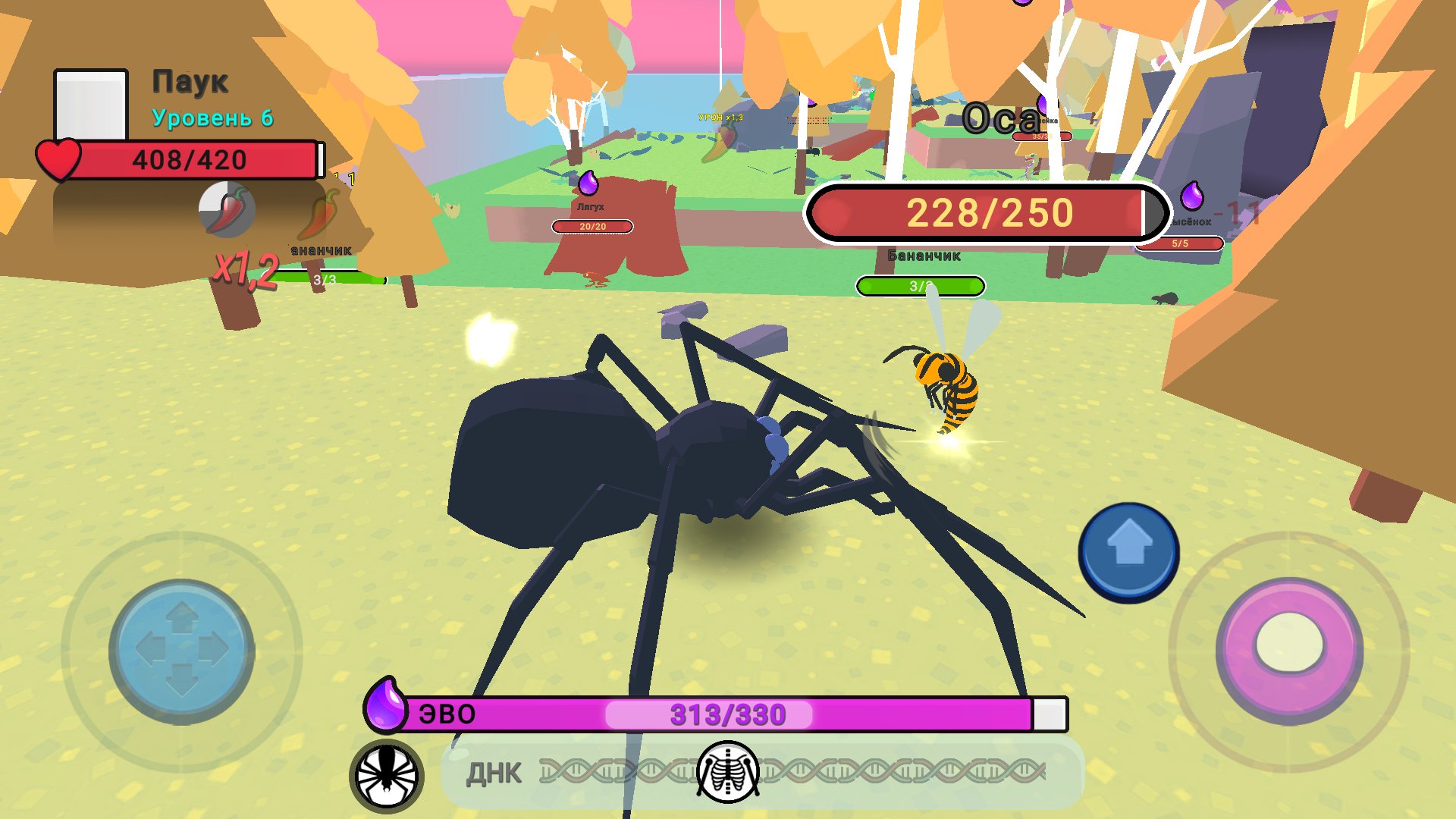This screenshot has height=819, width=1456.
Task: Select the Оса enemy nameplate
Action: [x=1003, y=115]
